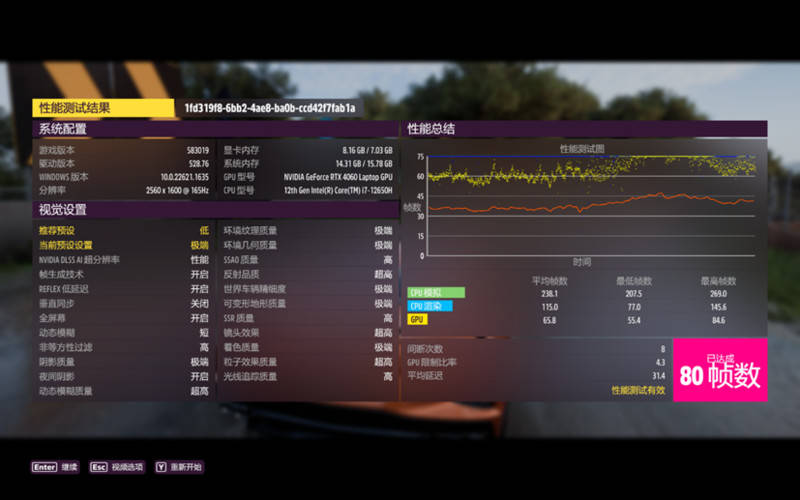The image size is (800, 500).
Task: Restart the benchmark with 重新开始
Action: click(x=178, y=467)
